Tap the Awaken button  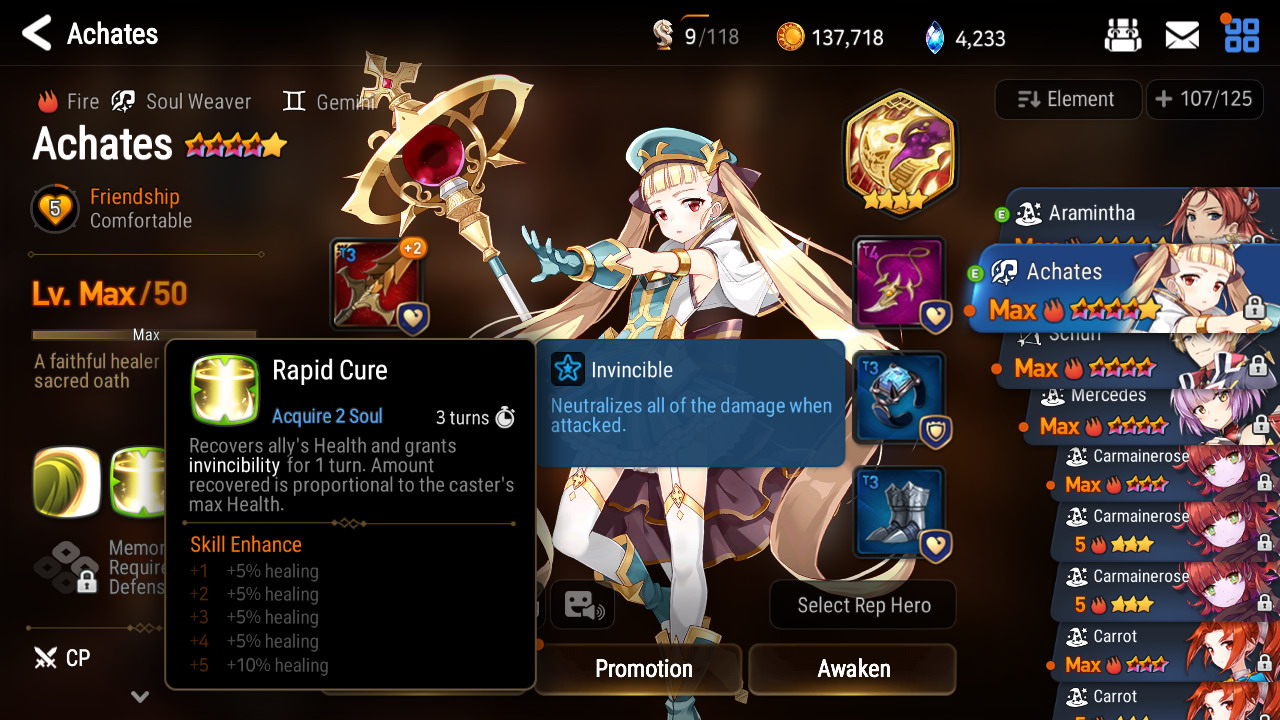coord(853,668)
